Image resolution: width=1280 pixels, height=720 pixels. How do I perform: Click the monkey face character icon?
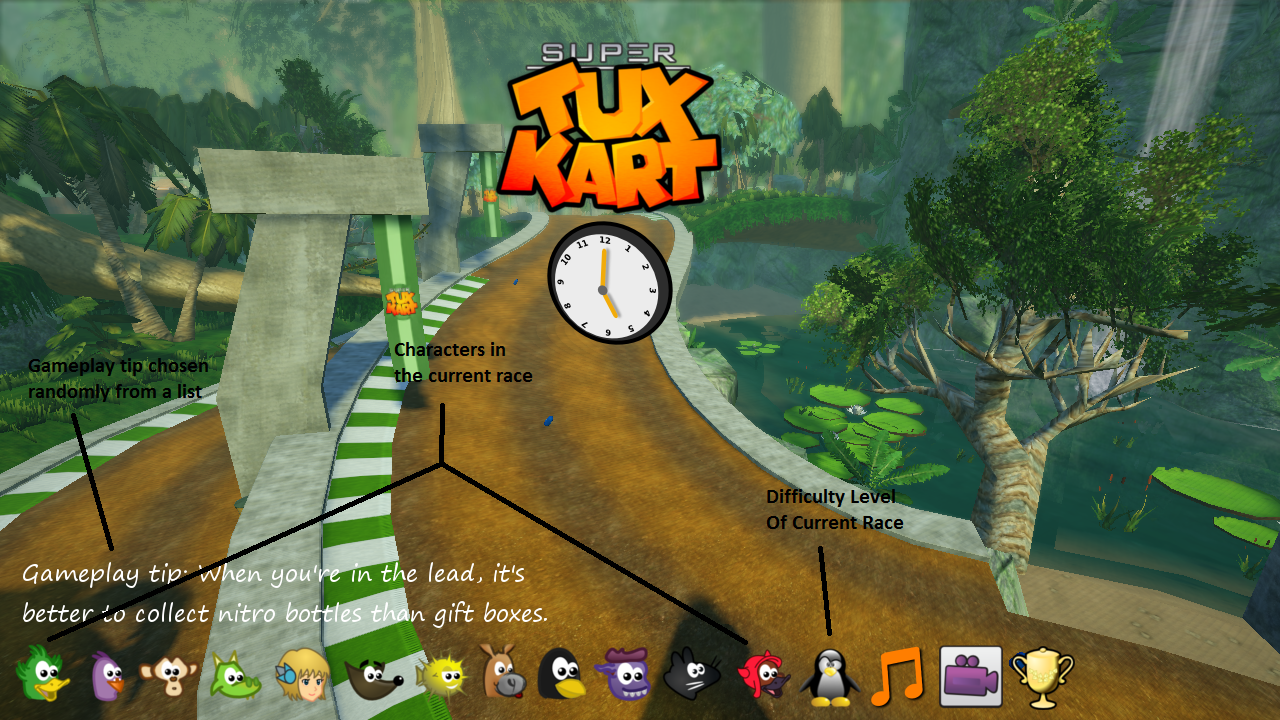click(x=168, y=675)
